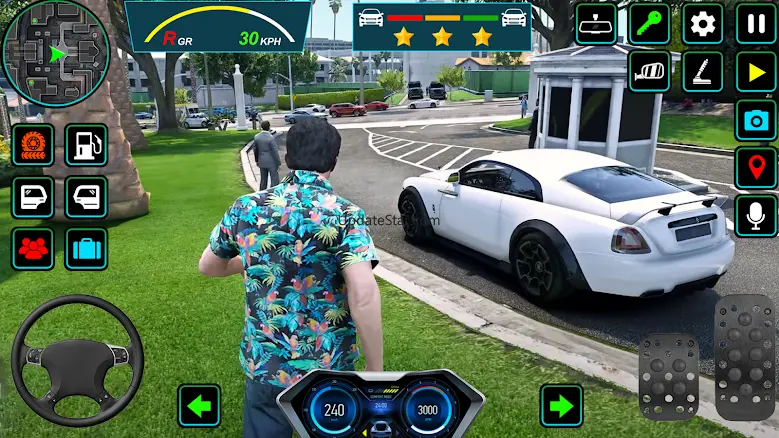This screenshot has width=779, height=438.
Task: Step on the brake pedal
Action: tap(668, 375)
